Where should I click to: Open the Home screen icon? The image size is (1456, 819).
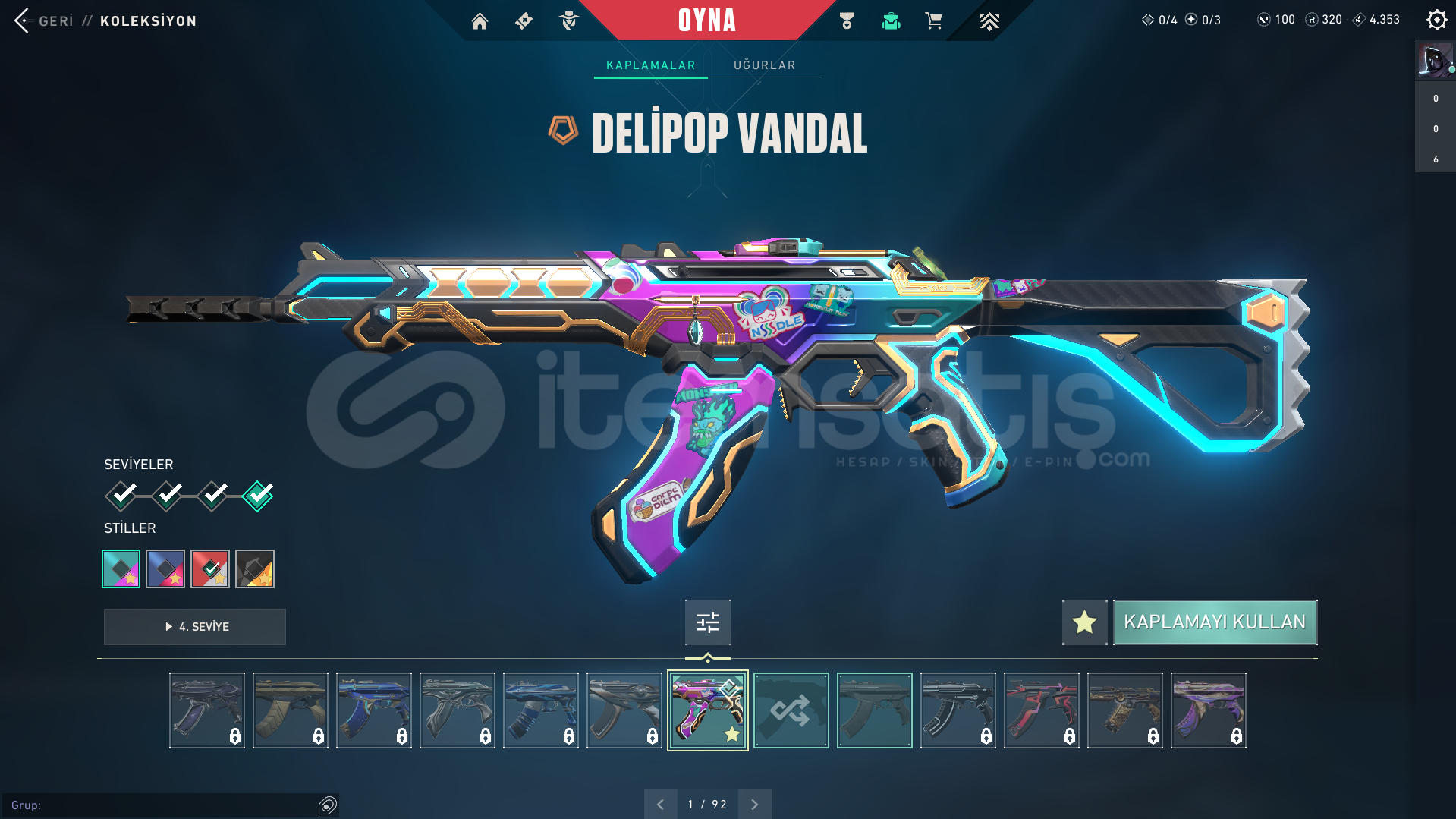point(480,21)
